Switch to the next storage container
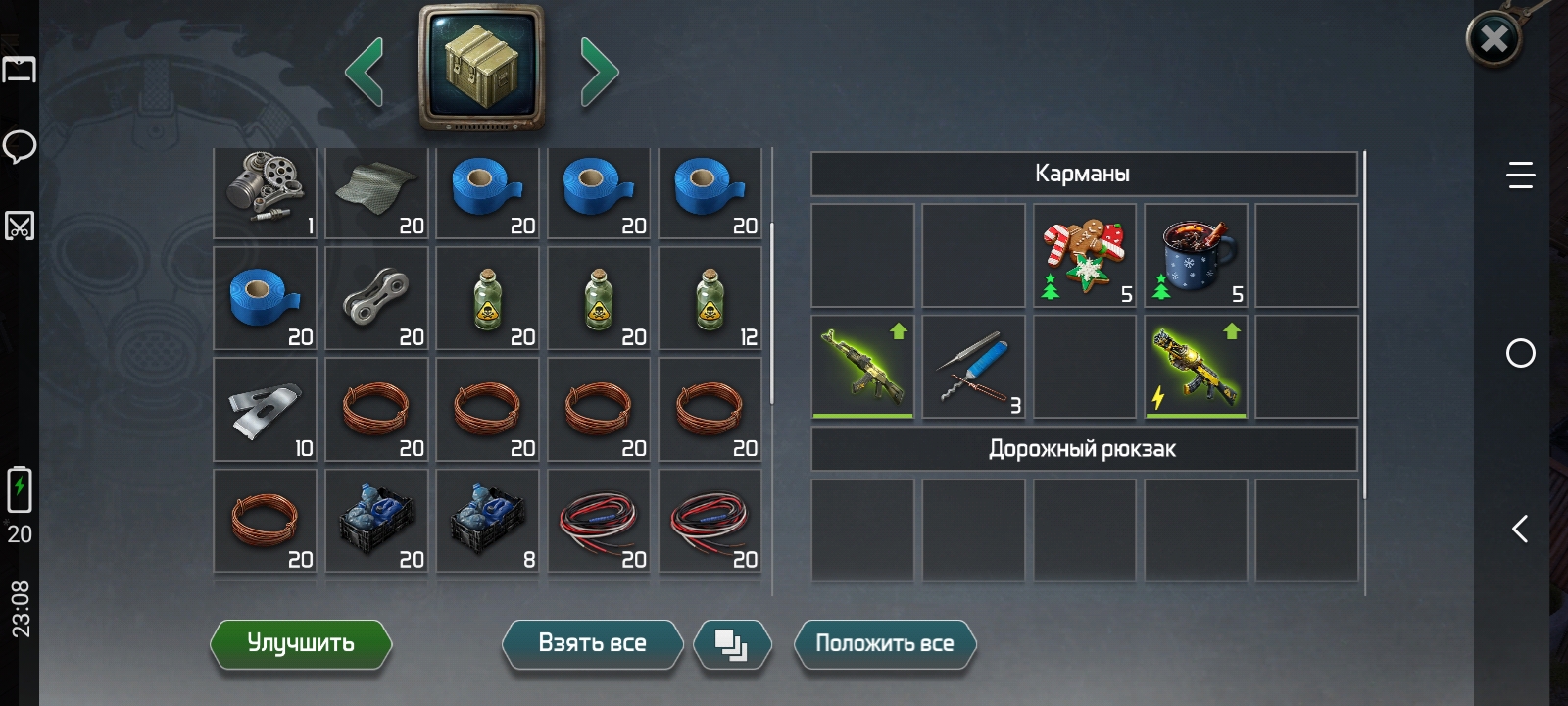 599,72
